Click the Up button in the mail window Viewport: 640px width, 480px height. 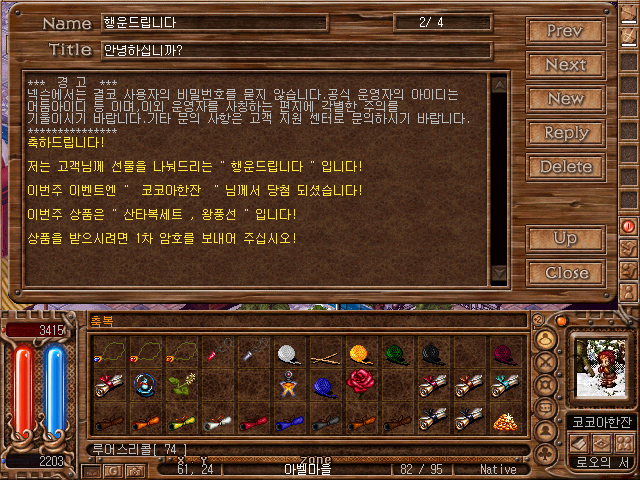click(565, 239)
